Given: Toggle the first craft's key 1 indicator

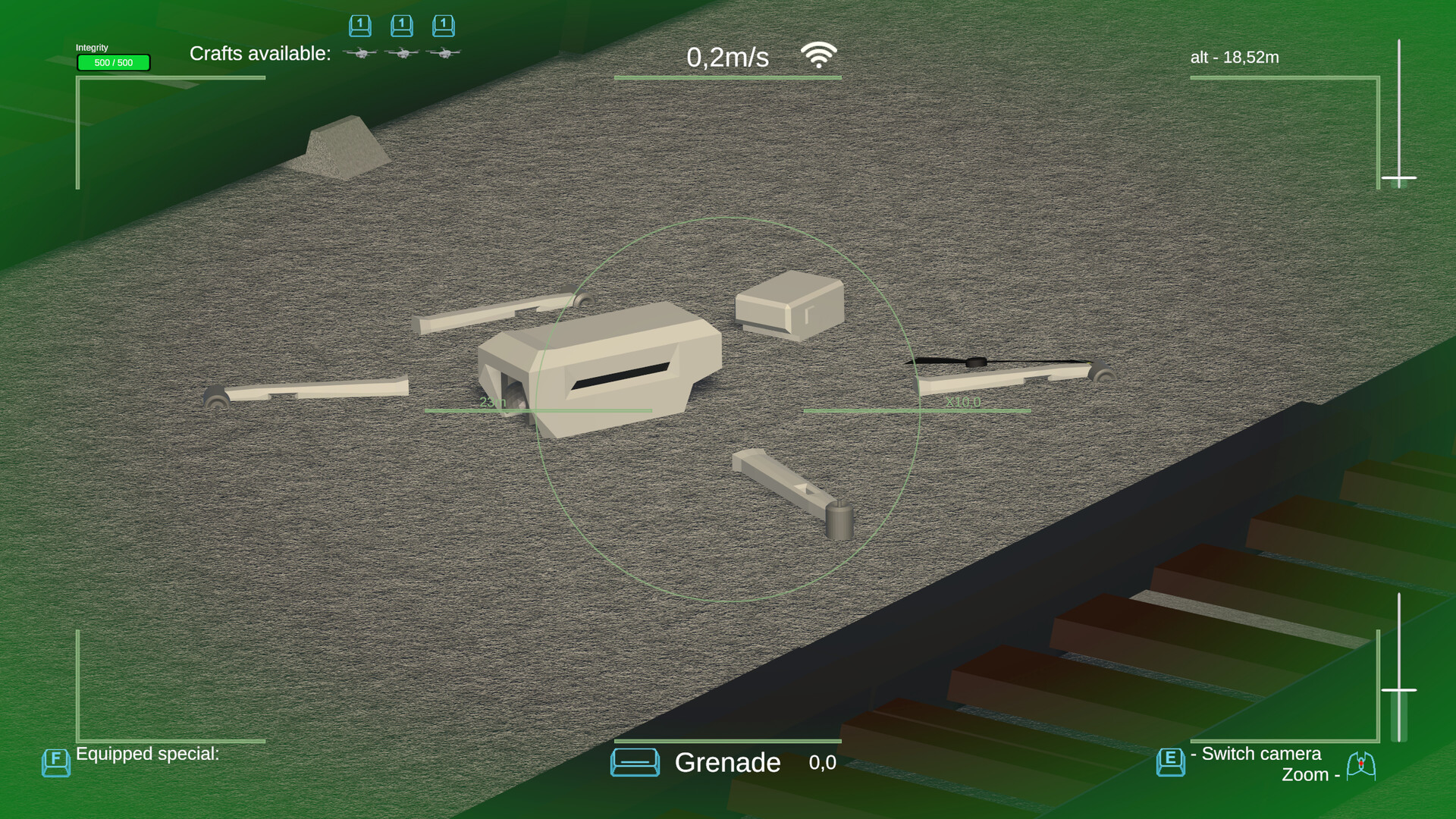Looking at the screenshot, I should pyautogui.click(x=360, y=25).
